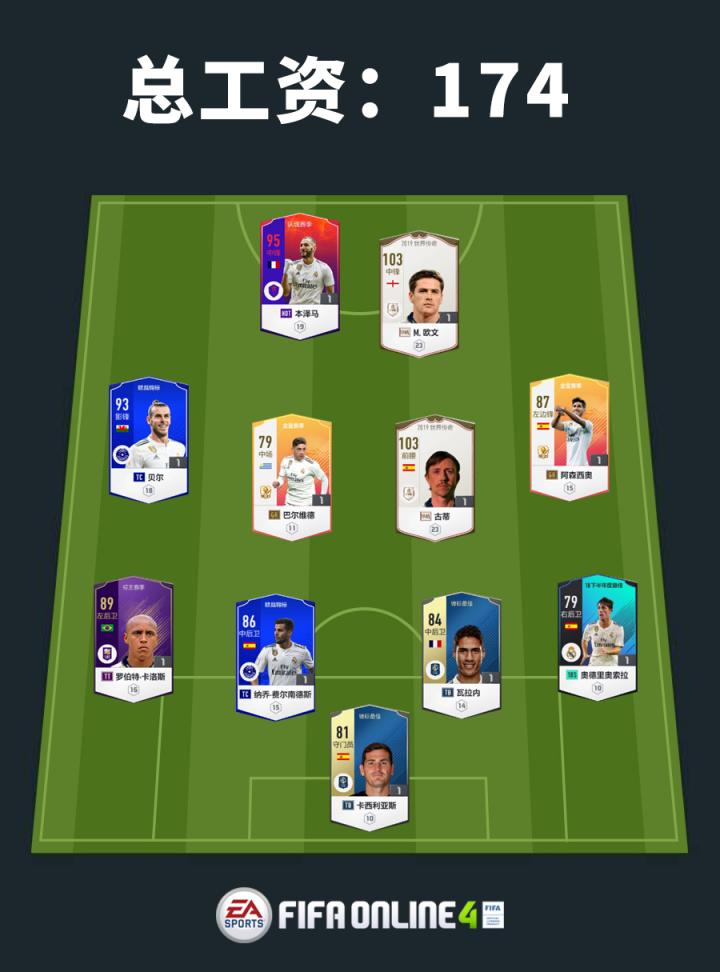Select the 罗伯特·卡洛斯 left back card

tap(133, 636)
